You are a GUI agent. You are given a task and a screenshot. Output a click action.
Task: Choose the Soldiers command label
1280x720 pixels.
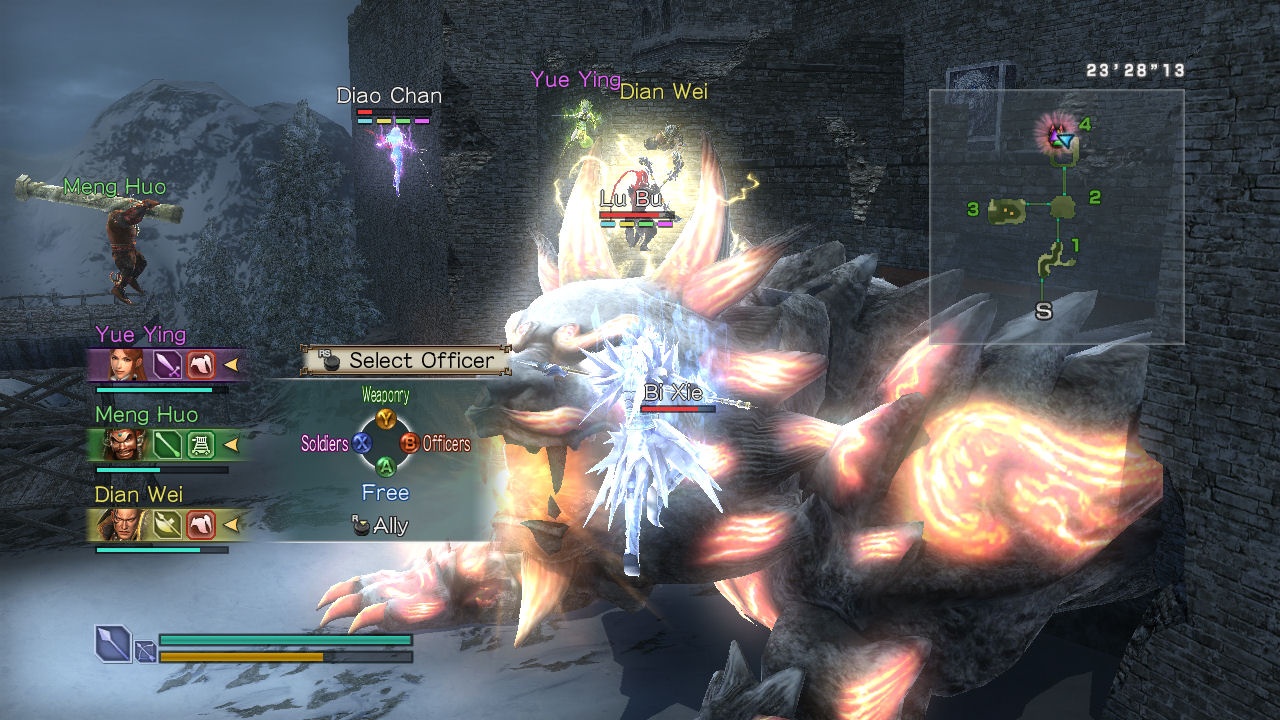click(x=324, y=443)
